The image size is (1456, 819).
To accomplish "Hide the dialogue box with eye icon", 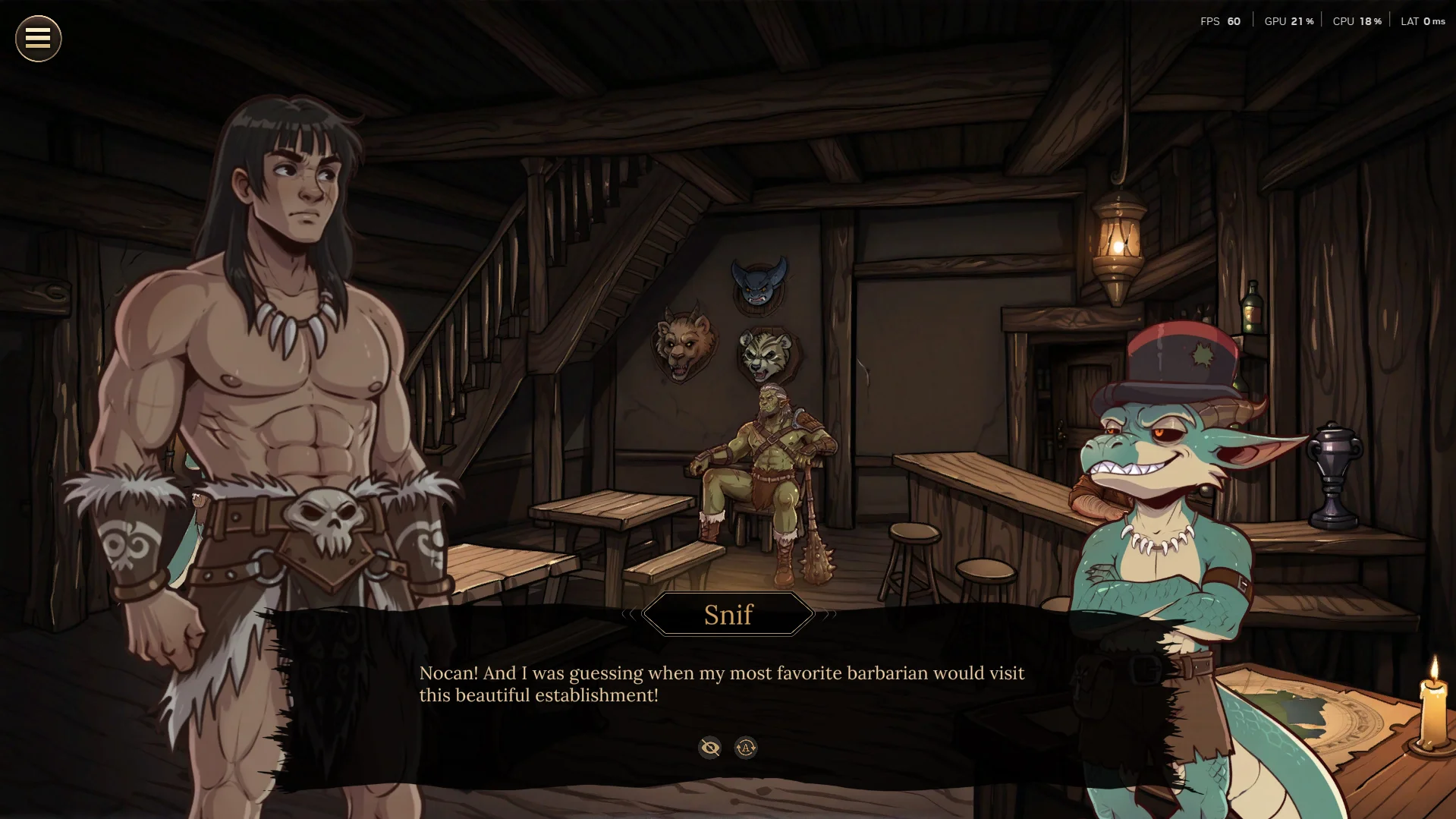I will [709, 748].
